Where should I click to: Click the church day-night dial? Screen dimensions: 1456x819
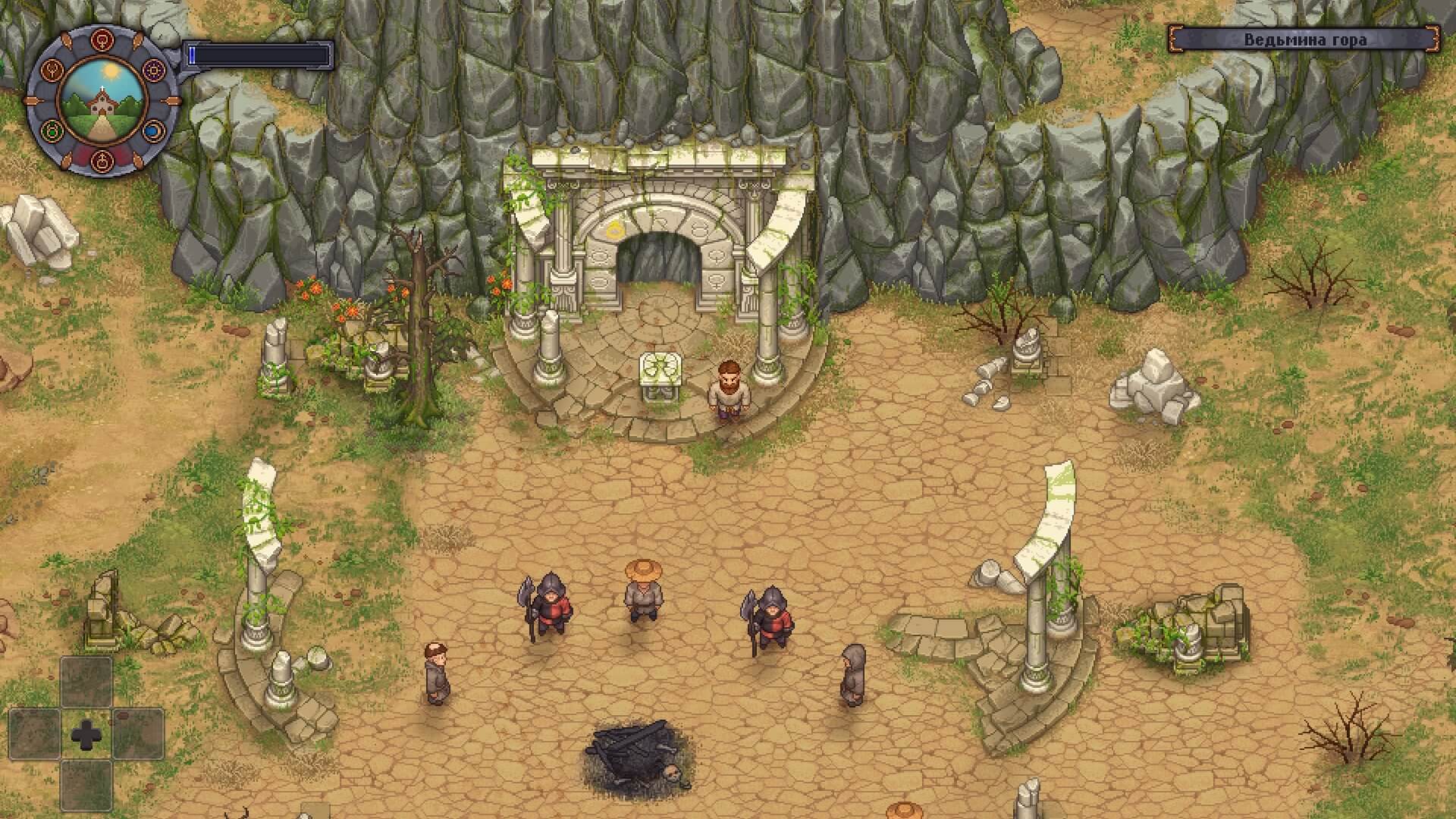click(x=101, y=101)
